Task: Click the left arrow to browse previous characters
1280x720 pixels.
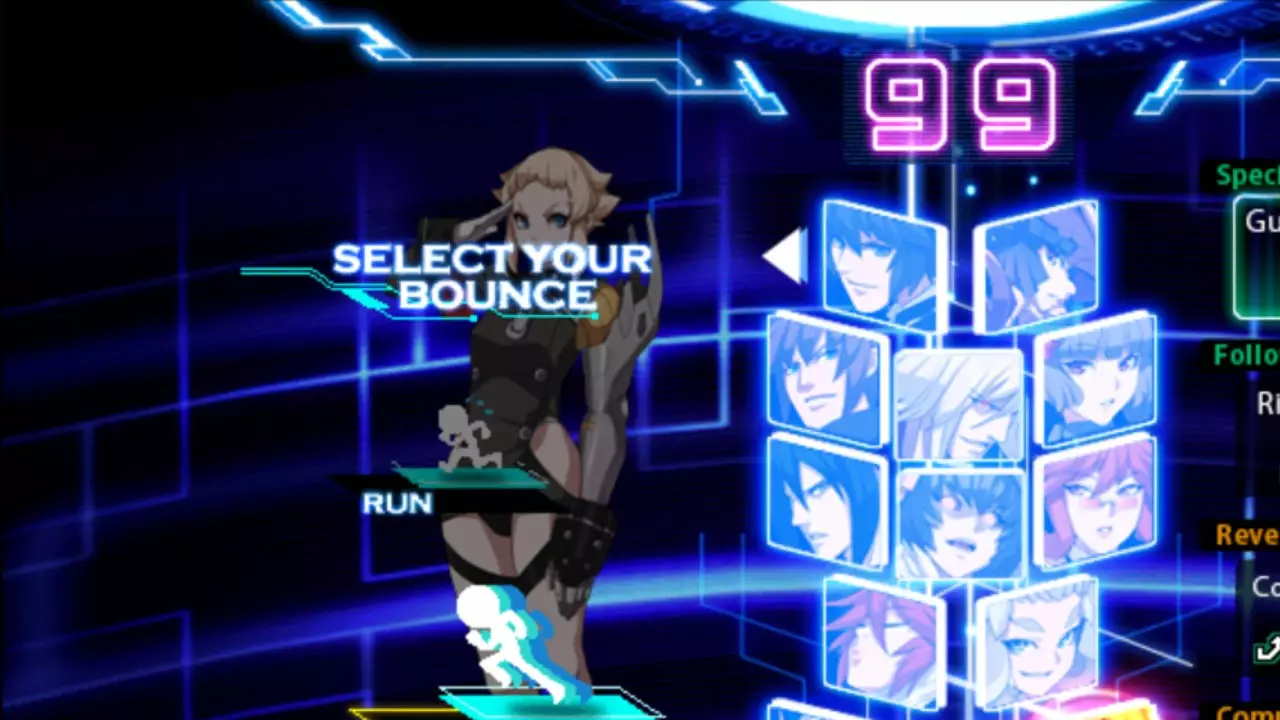Action: pos(785,256)
